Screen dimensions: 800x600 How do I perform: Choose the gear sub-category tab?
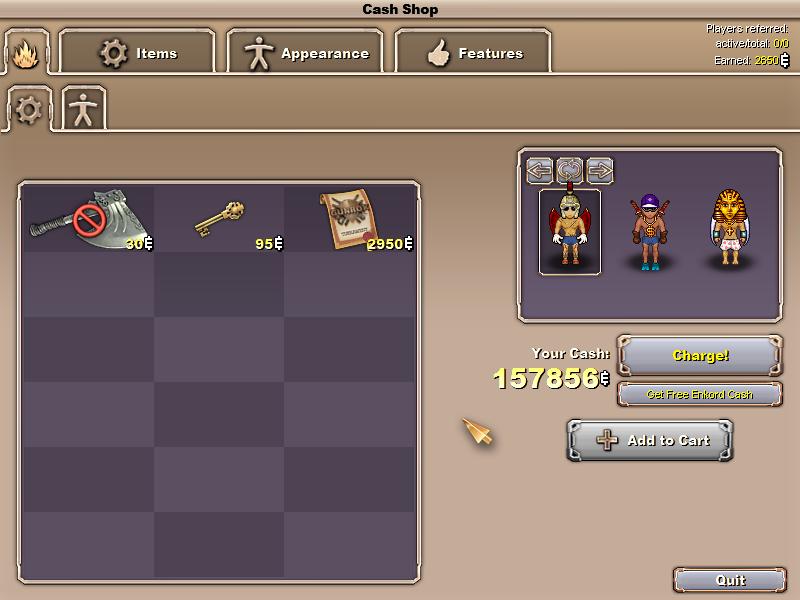tap(29, 109)
